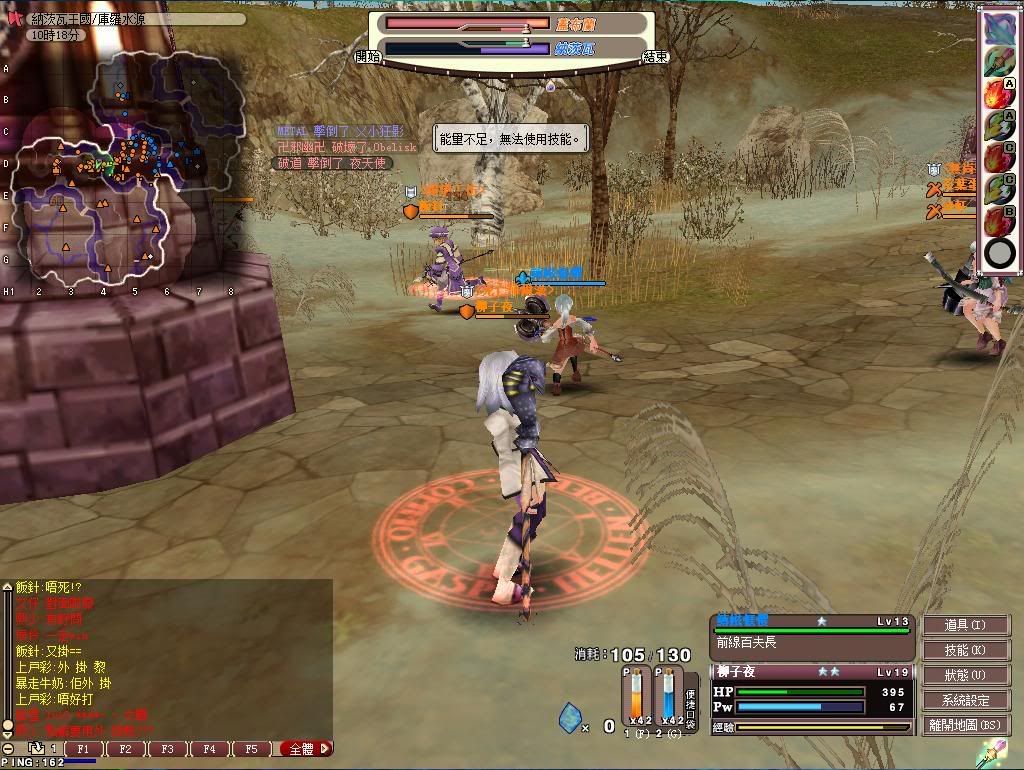Select the F3 chat shortcut button
This screenshot has width=1024, height=770.
click(x=167, y=748)
